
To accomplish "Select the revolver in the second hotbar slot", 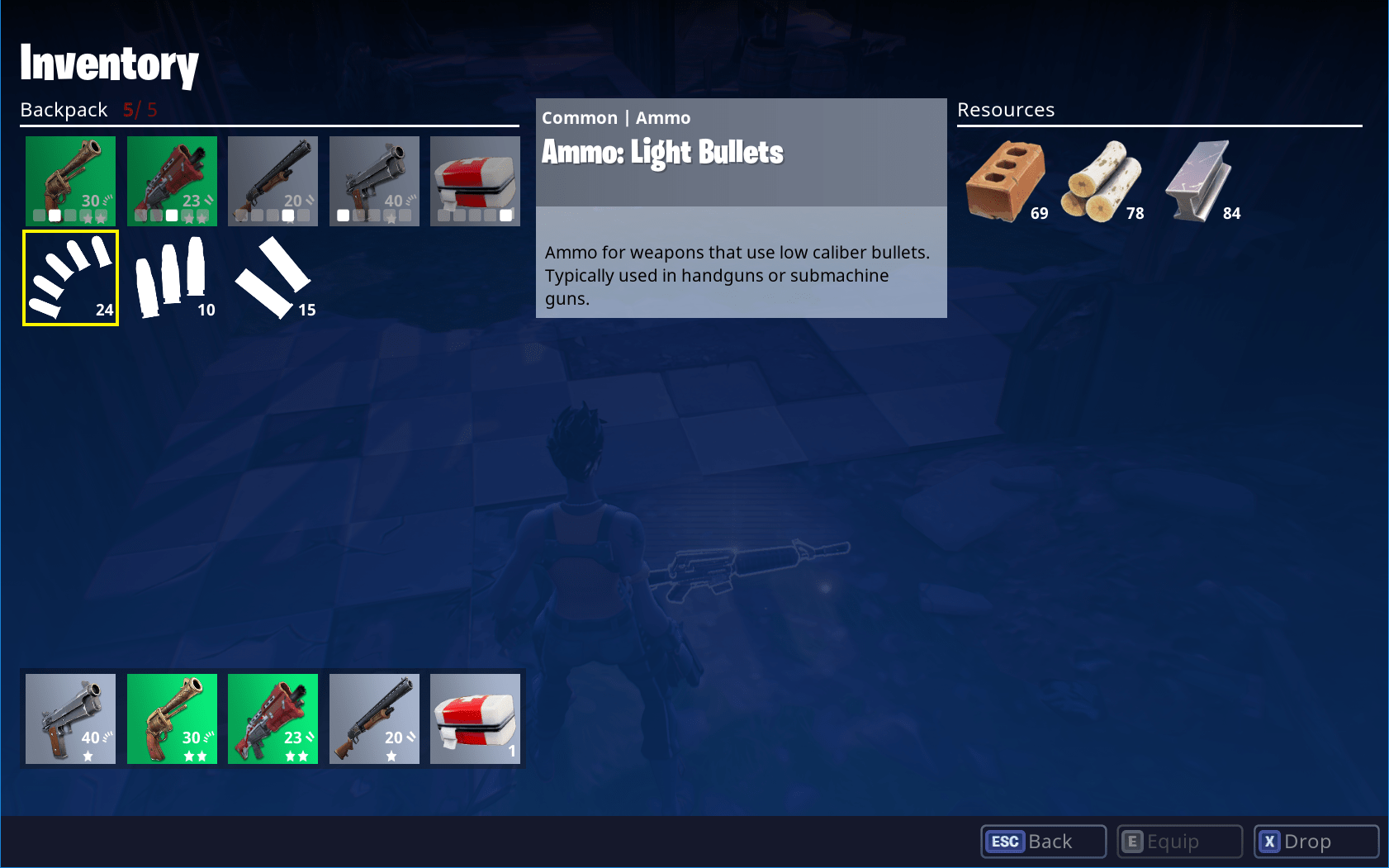I will click(x=171, y=719).
